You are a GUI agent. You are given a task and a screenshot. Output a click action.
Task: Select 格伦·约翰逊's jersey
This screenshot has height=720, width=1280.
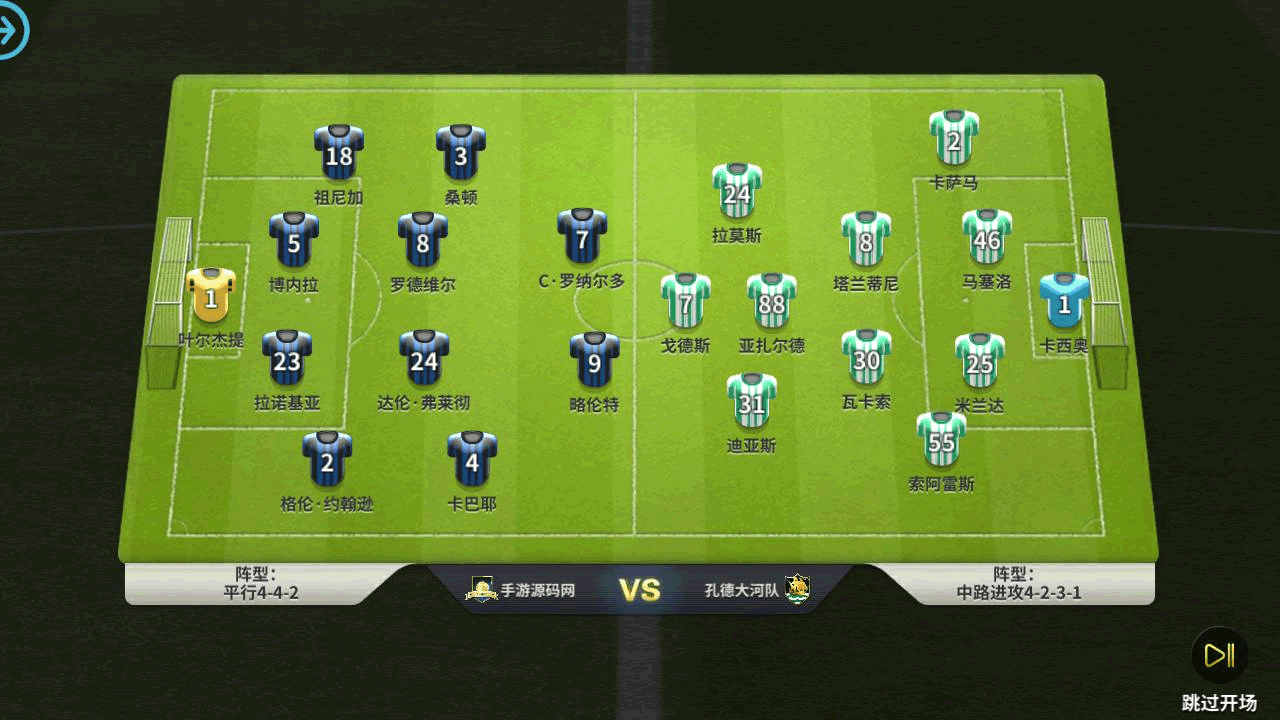pyautogui.click(x=327, y=460)
